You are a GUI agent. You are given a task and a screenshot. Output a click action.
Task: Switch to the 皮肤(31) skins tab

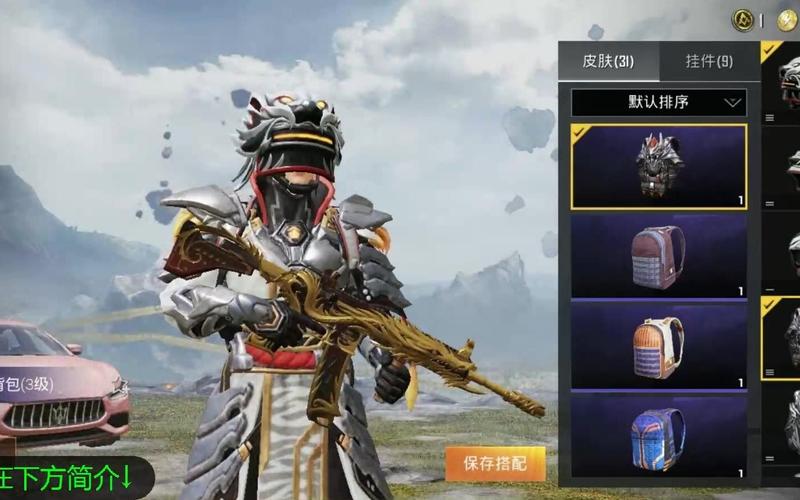click(608, 61)
